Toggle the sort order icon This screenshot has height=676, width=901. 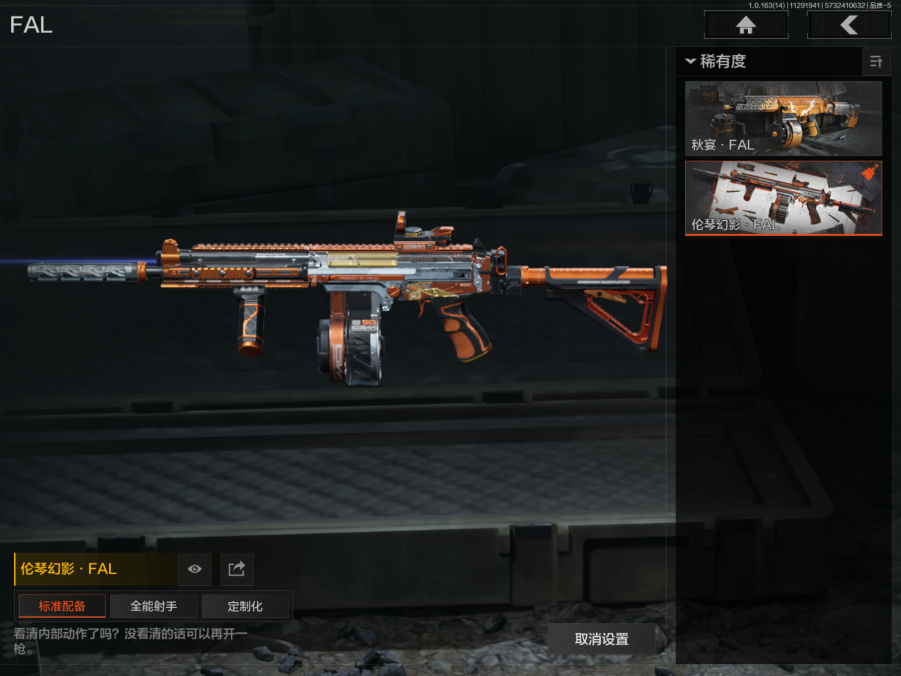(876, 62)
